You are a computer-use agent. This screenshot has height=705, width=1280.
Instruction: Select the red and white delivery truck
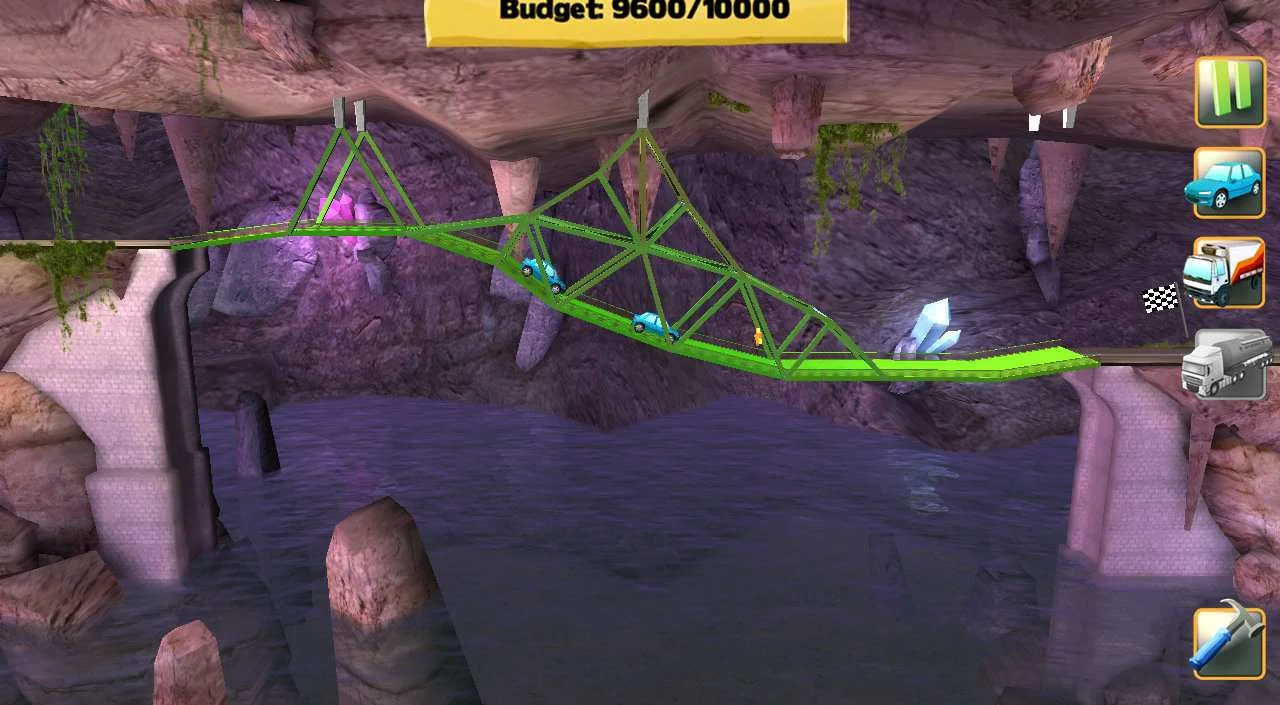[1229, 273]
